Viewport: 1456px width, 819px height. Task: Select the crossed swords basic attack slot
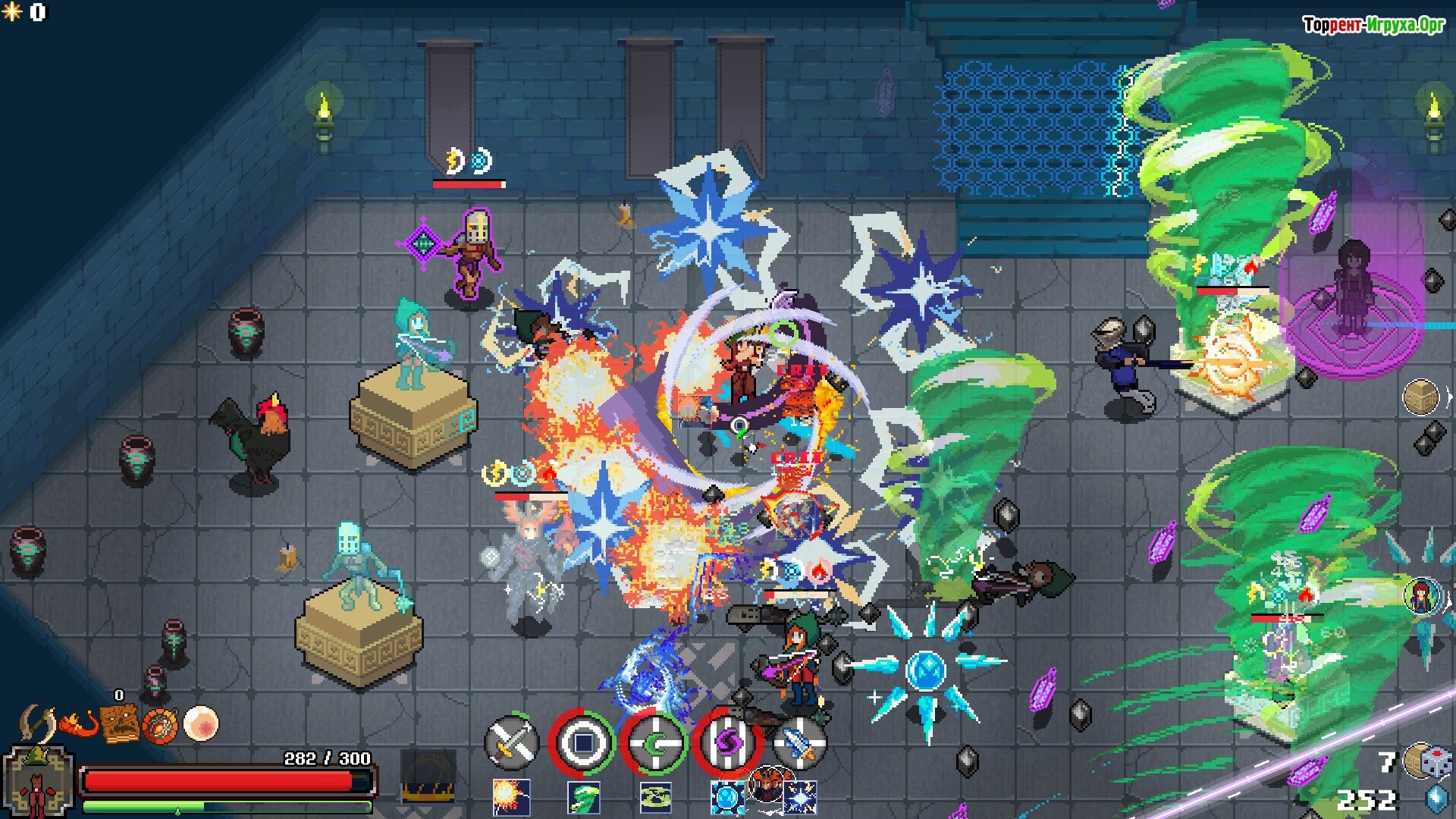click(x=511, y=742)
